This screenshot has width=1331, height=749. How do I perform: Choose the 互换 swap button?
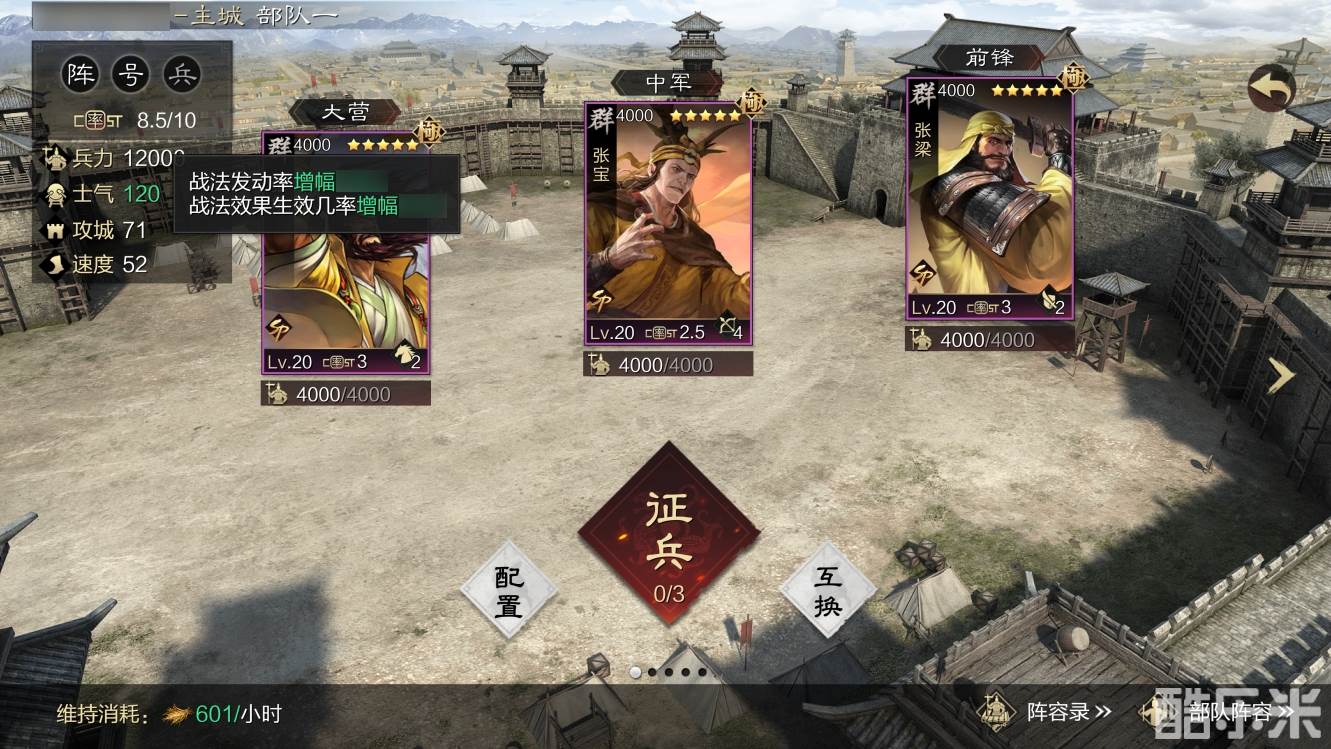pos(827,590)
